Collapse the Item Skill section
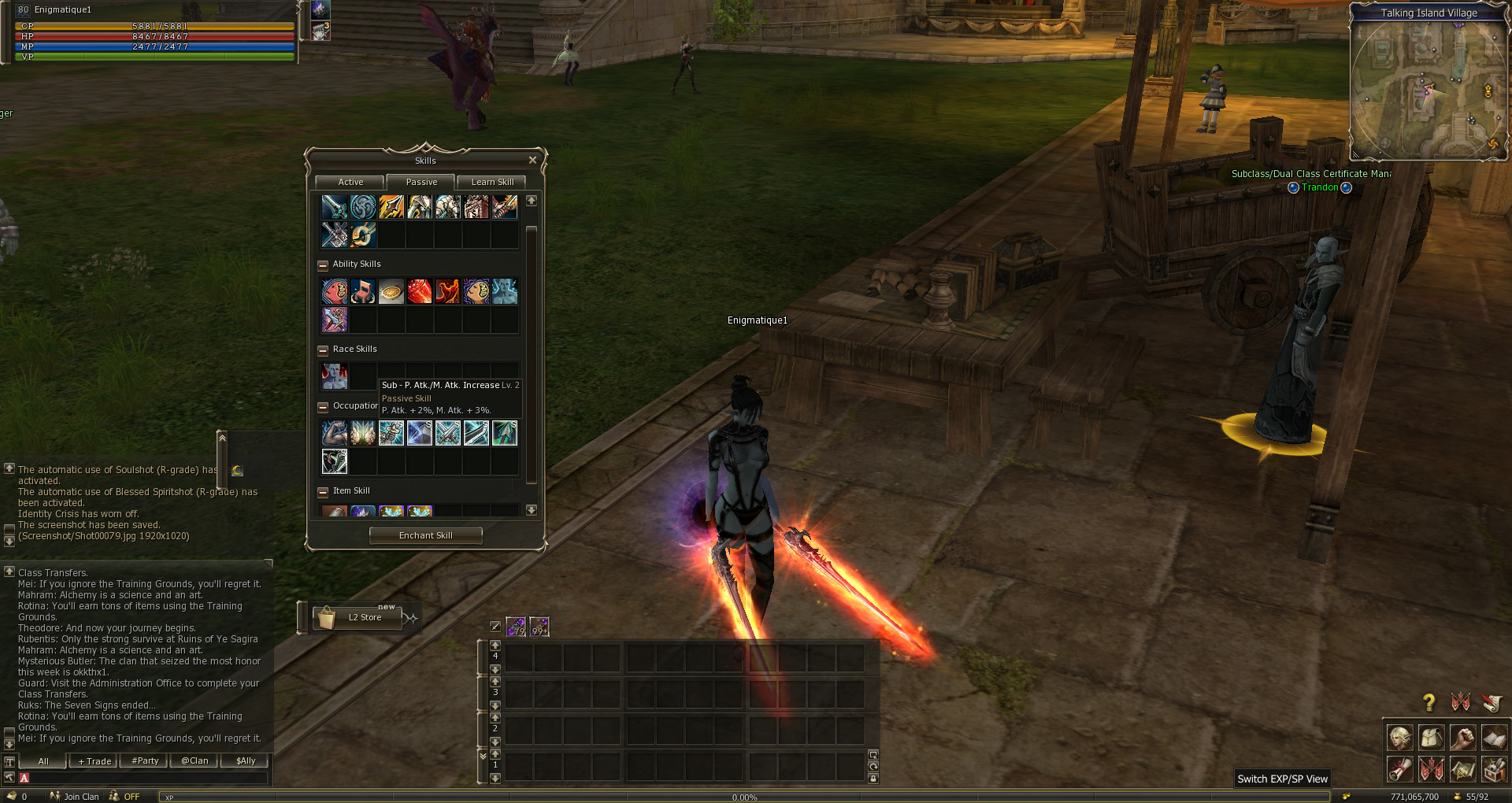The width and height of the screenshot is (1512, 803). pyautogui.click(x=323, y=492)
